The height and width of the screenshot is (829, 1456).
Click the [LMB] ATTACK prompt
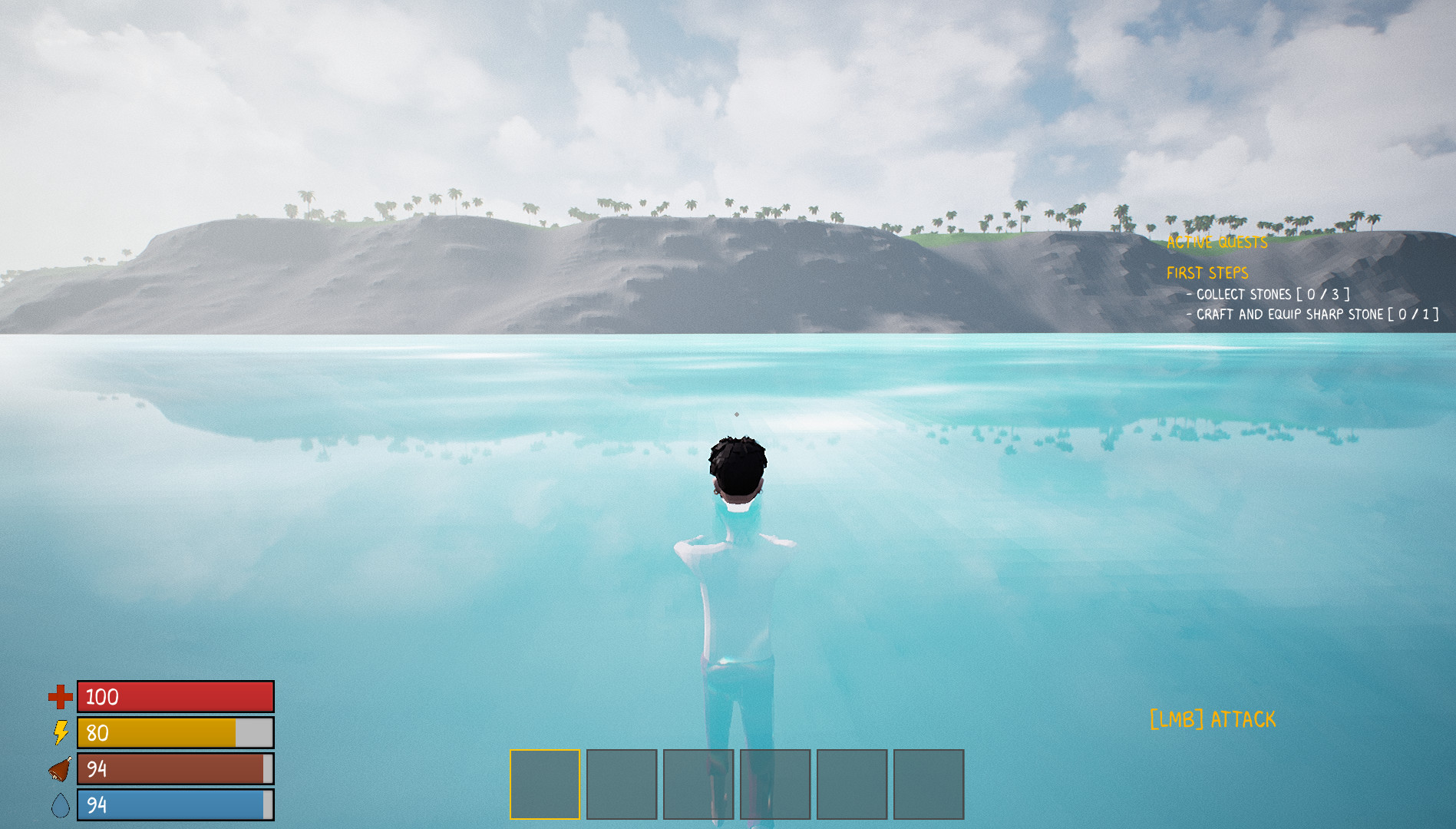[x=1213, y=720]
